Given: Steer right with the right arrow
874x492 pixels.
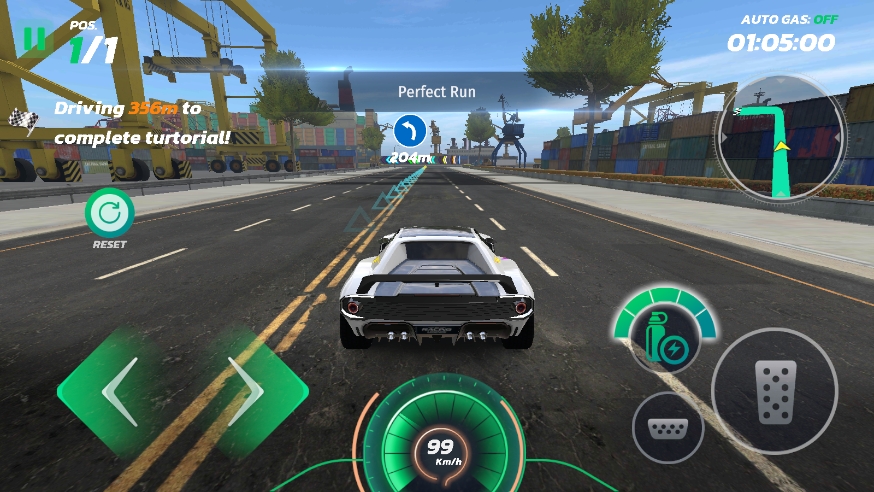Looking at the screenshot, I should [x=246, y=392].
